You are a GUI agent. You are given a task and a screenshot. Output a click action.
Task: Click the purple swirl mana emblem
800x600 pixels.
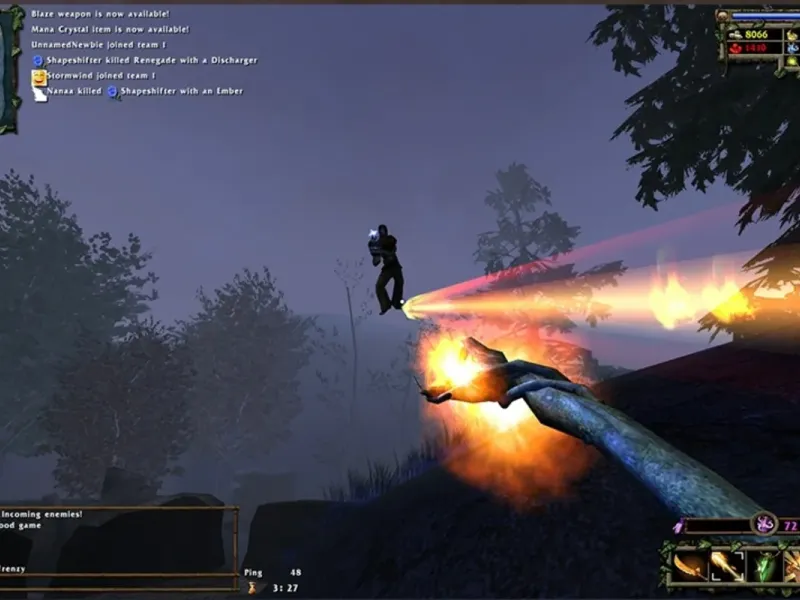click(x=765, y=523)
